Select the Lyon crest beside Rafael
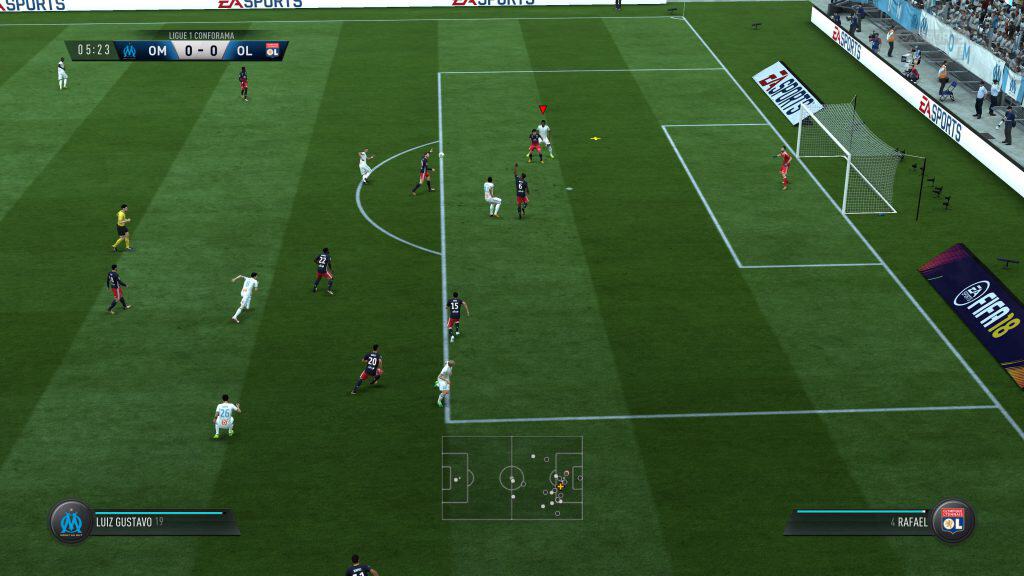Image resolution: width=1024 pixels, height=576 pixels. [x=953, y=521]
